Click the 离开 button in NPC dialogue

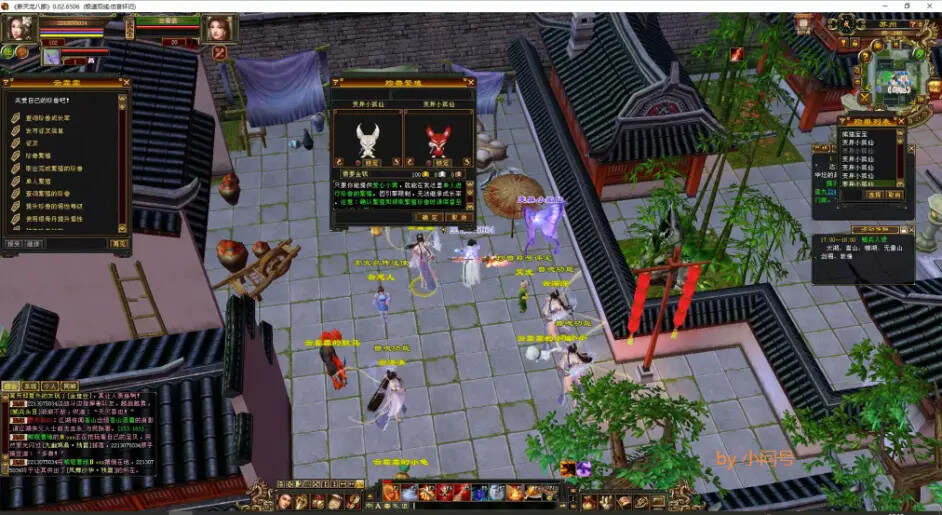click(119, 243)
